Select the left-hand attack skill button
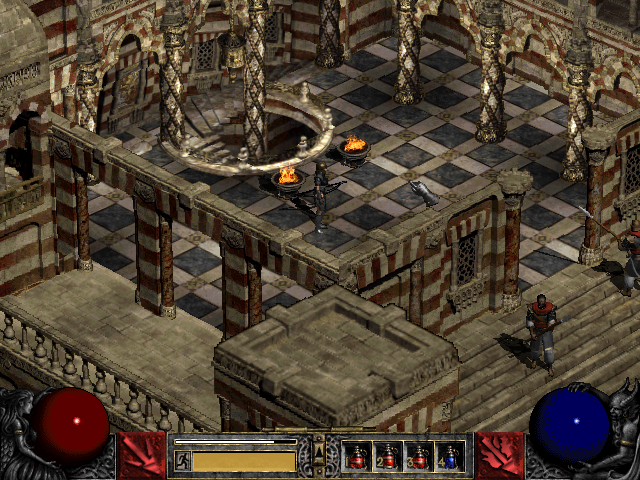This screenshot has height=480, width=640. coord(139,456)
